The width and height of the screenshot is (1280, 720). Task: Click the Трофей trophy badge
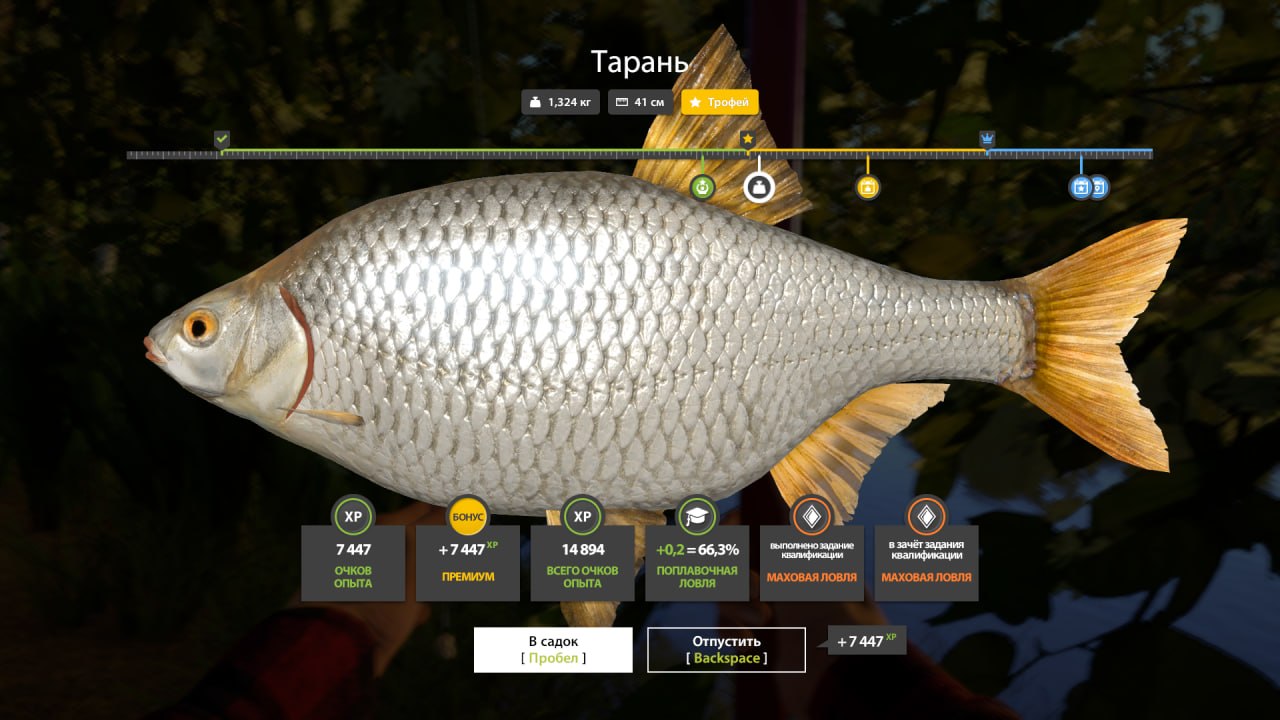tap(720, 102)
